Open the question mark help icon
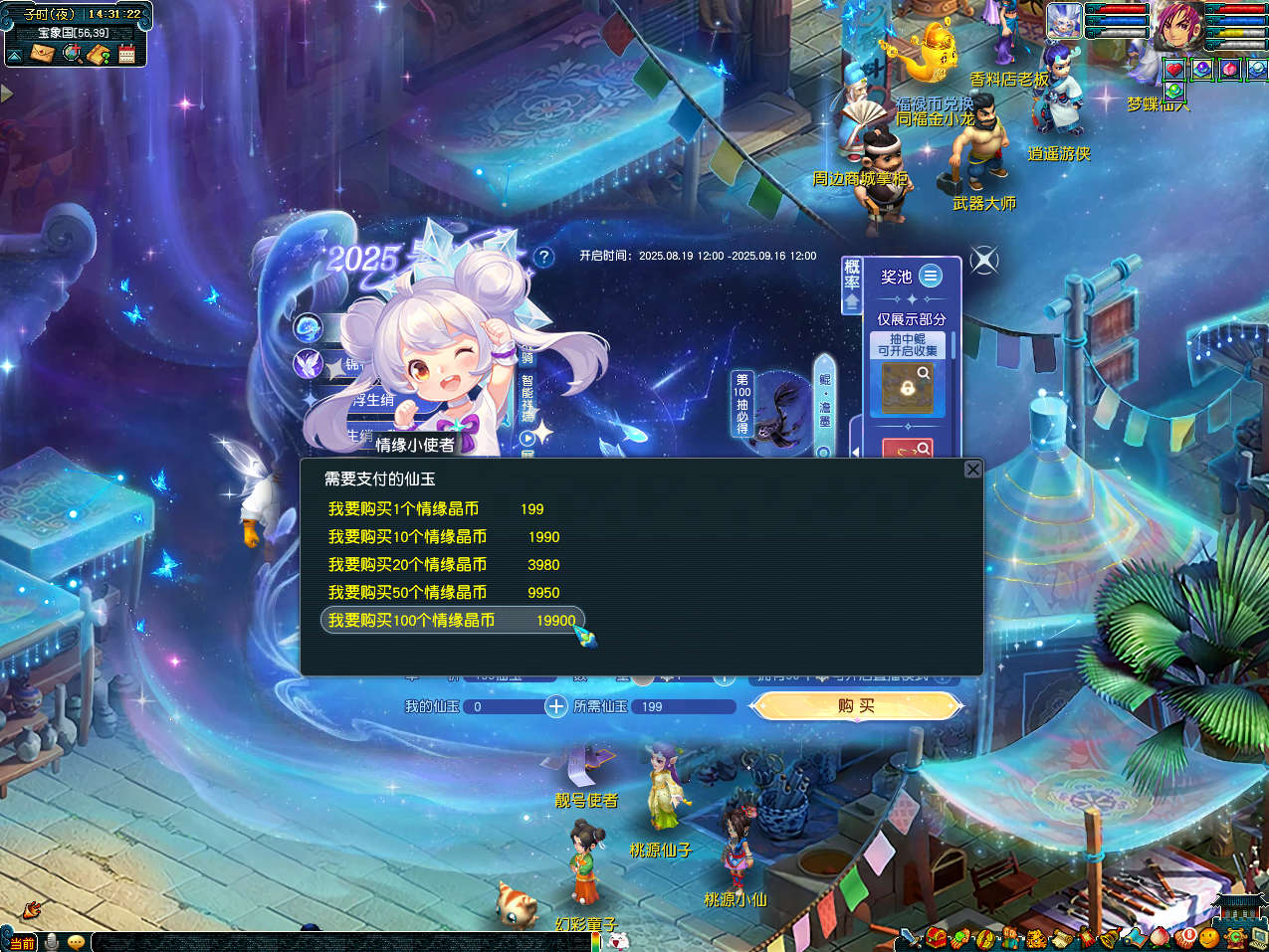 click(x=543, y=257)
